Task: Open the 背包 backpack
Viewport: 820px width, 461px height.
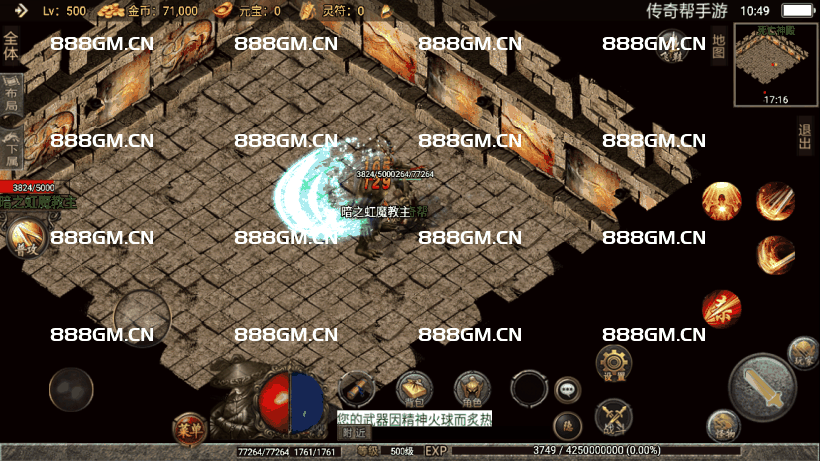Action: (x=414, y=388)
